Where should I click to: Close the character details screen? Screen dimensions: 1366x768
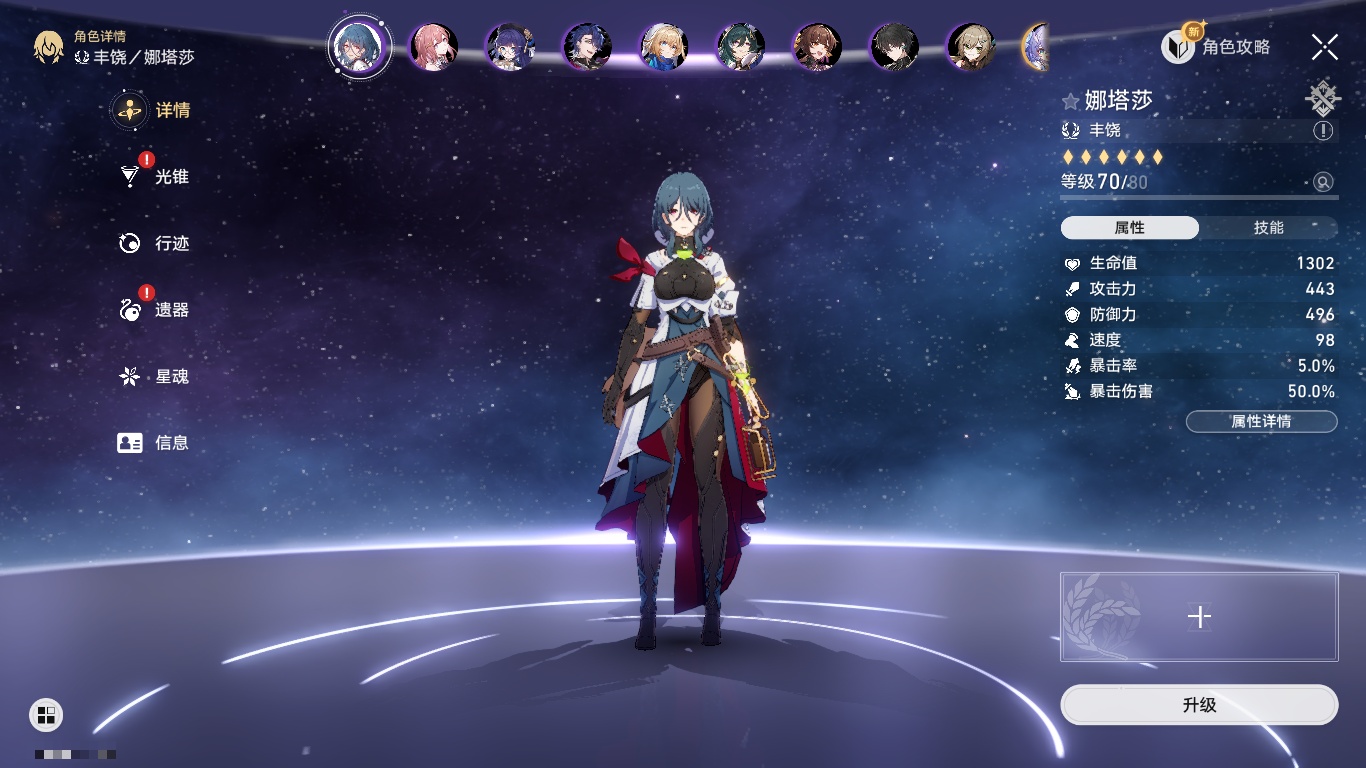[x=1325, y=46]
